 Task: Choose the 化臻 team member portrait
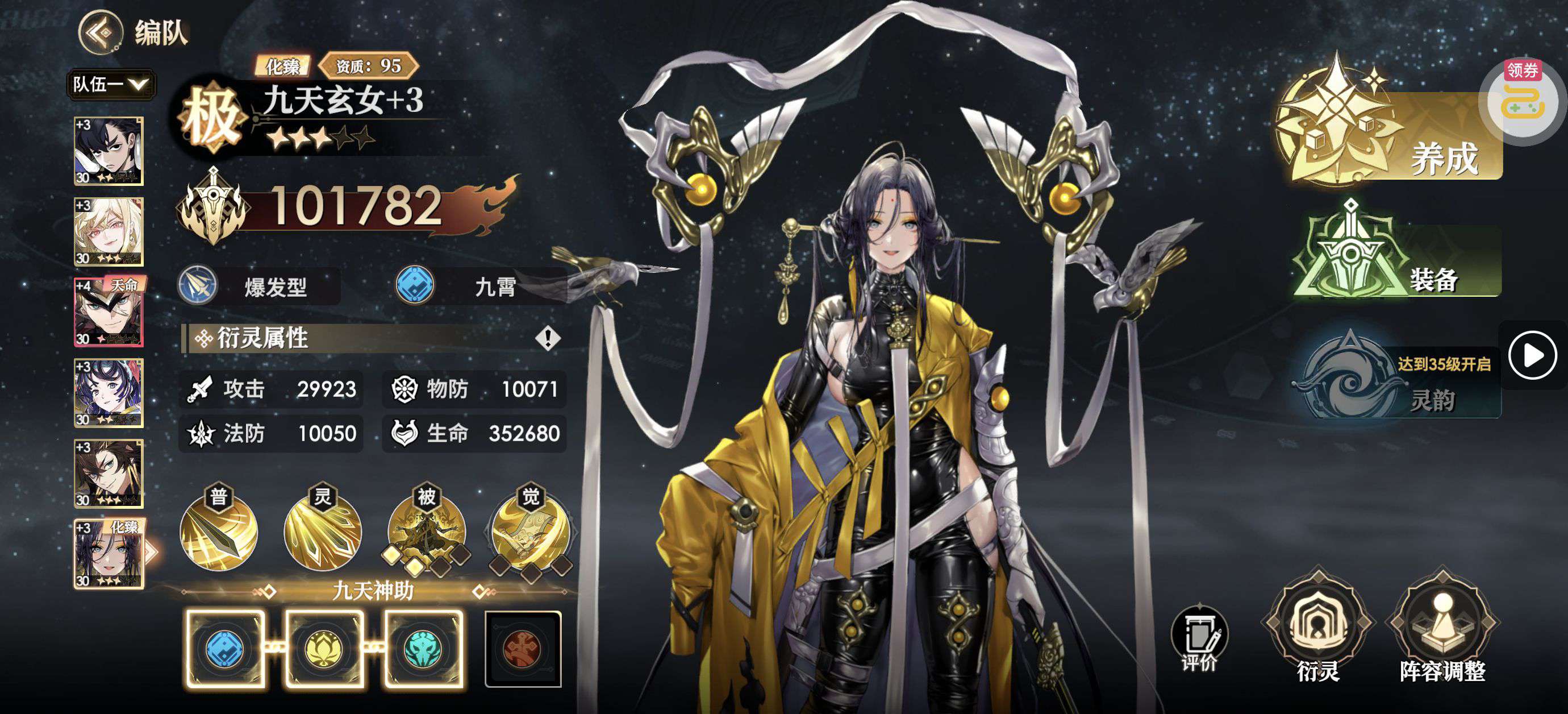109,554
